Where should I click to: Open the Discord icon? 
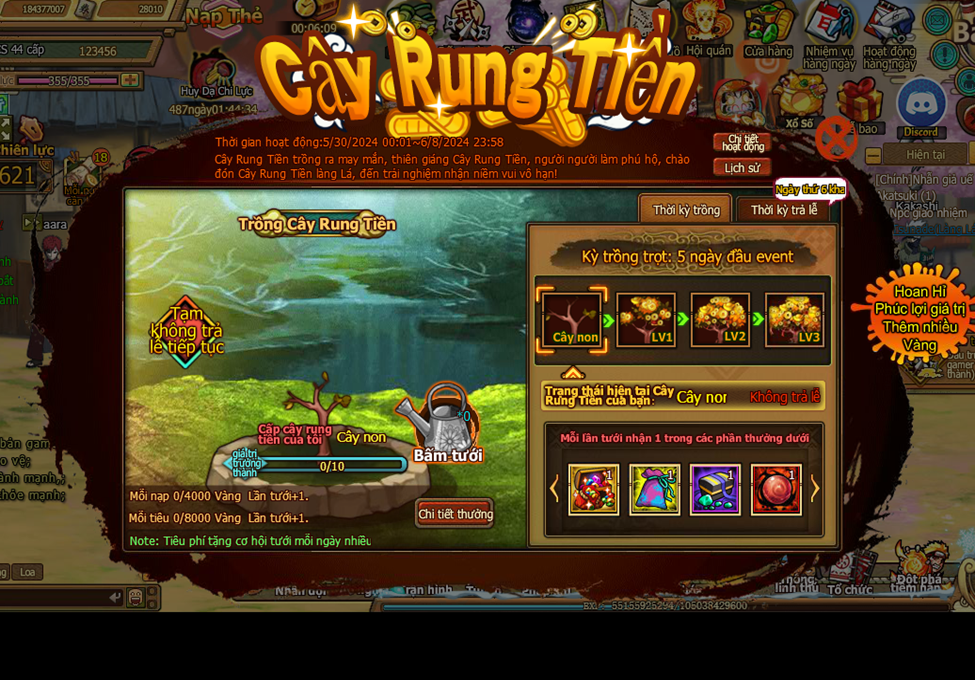pyautogui.click(x=921, y=107)
